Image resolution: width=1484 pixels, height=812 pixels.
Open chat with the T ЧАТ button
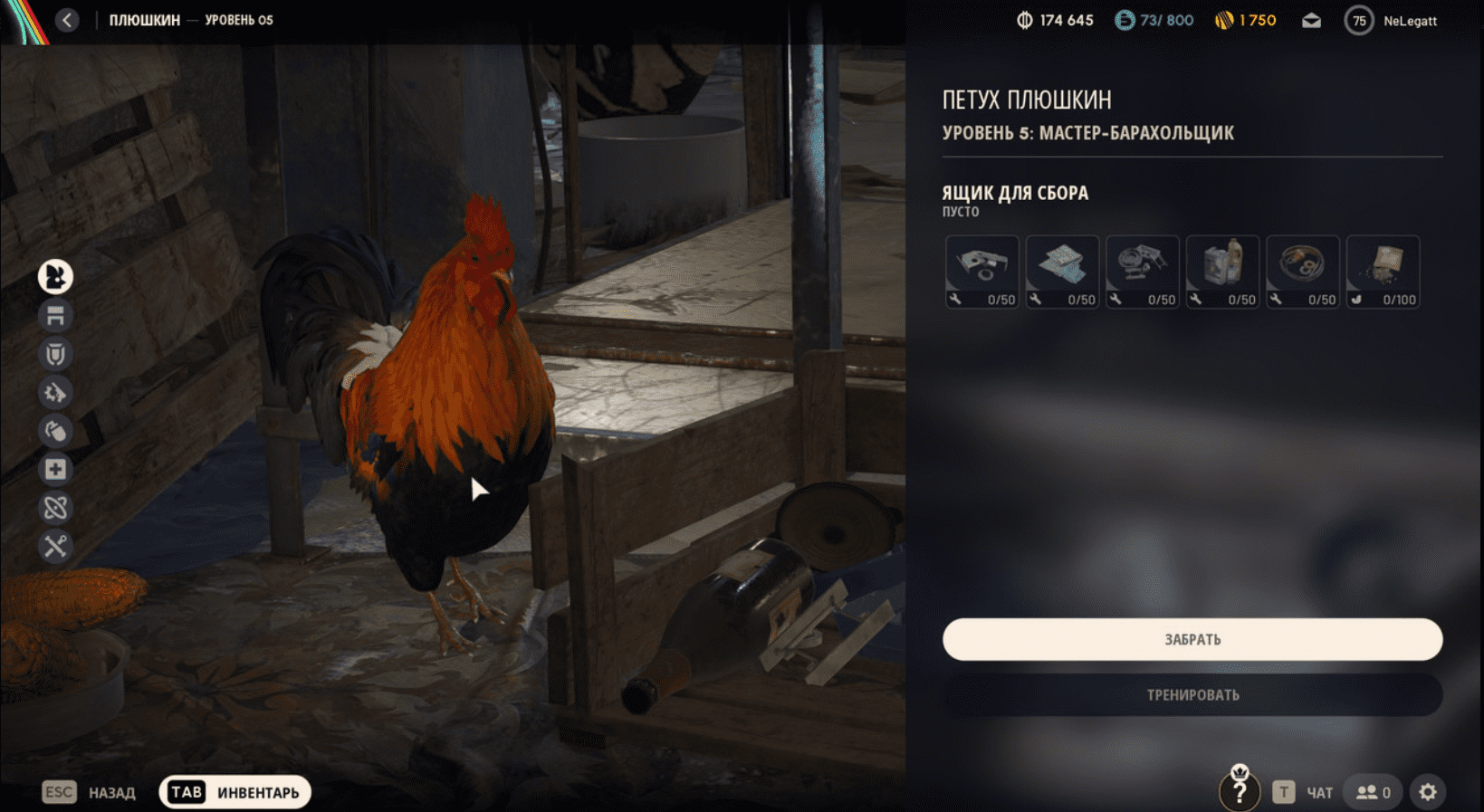point(1302,790)
